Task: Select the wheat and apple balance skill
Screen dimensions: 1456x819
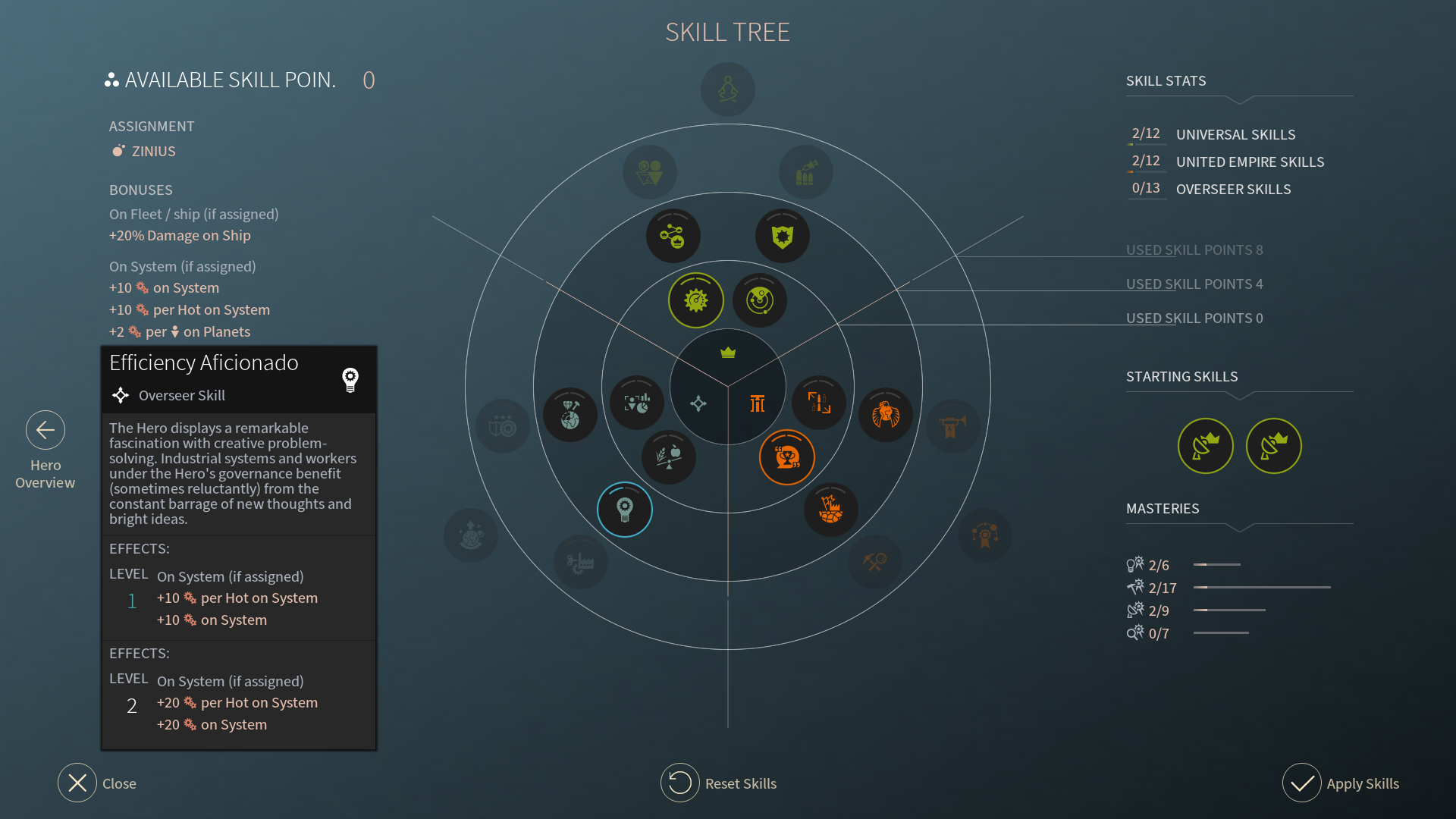Action: (x=669, y=457)
